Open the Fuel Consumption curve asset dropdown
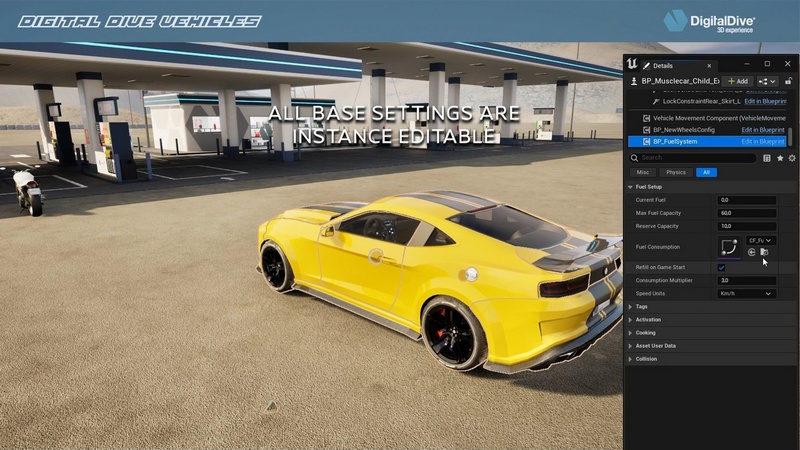Image resolution: width=800 pixels, height=450 pixels. (x=761, y=241)
